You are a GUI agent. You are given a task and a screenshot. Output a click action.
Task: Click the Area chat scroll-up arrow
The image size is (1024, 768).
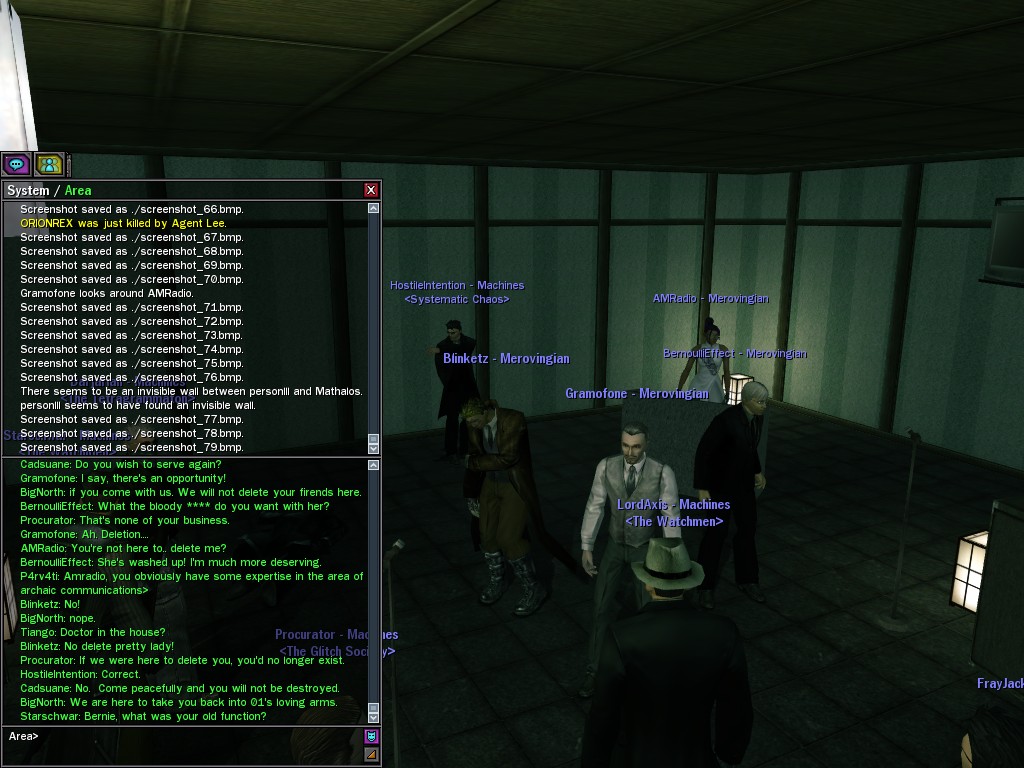374,465
